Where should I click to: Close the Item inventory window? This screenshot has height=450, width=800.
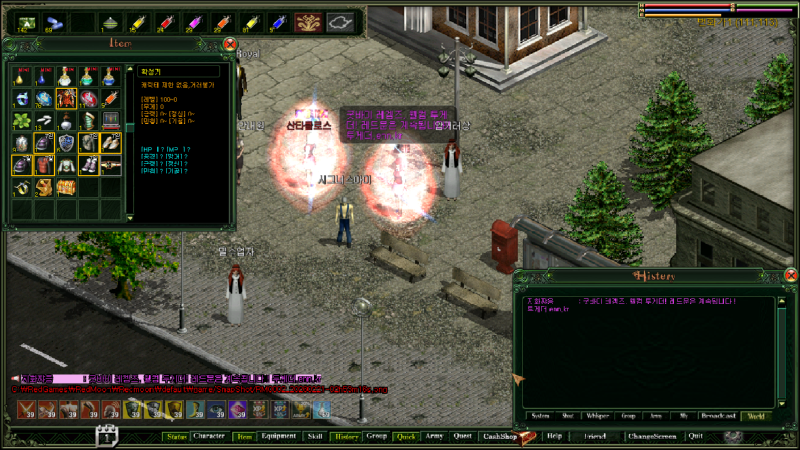click(230, 44)
